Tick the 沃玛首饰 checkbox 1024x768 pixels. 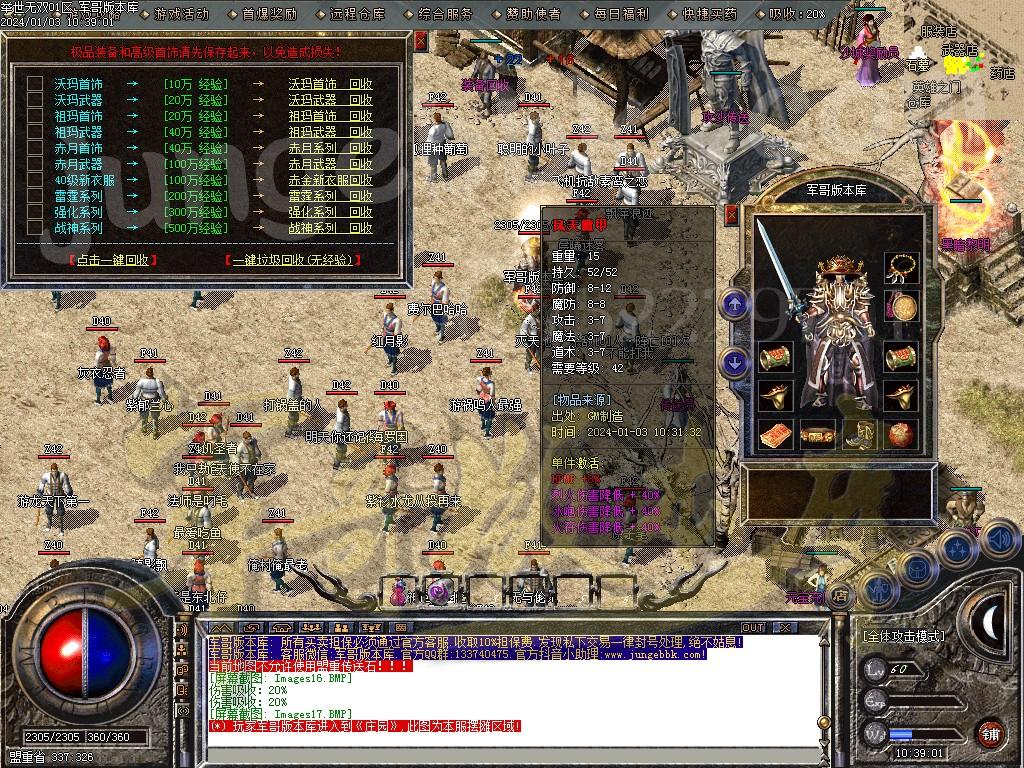[x=35, y=84]
